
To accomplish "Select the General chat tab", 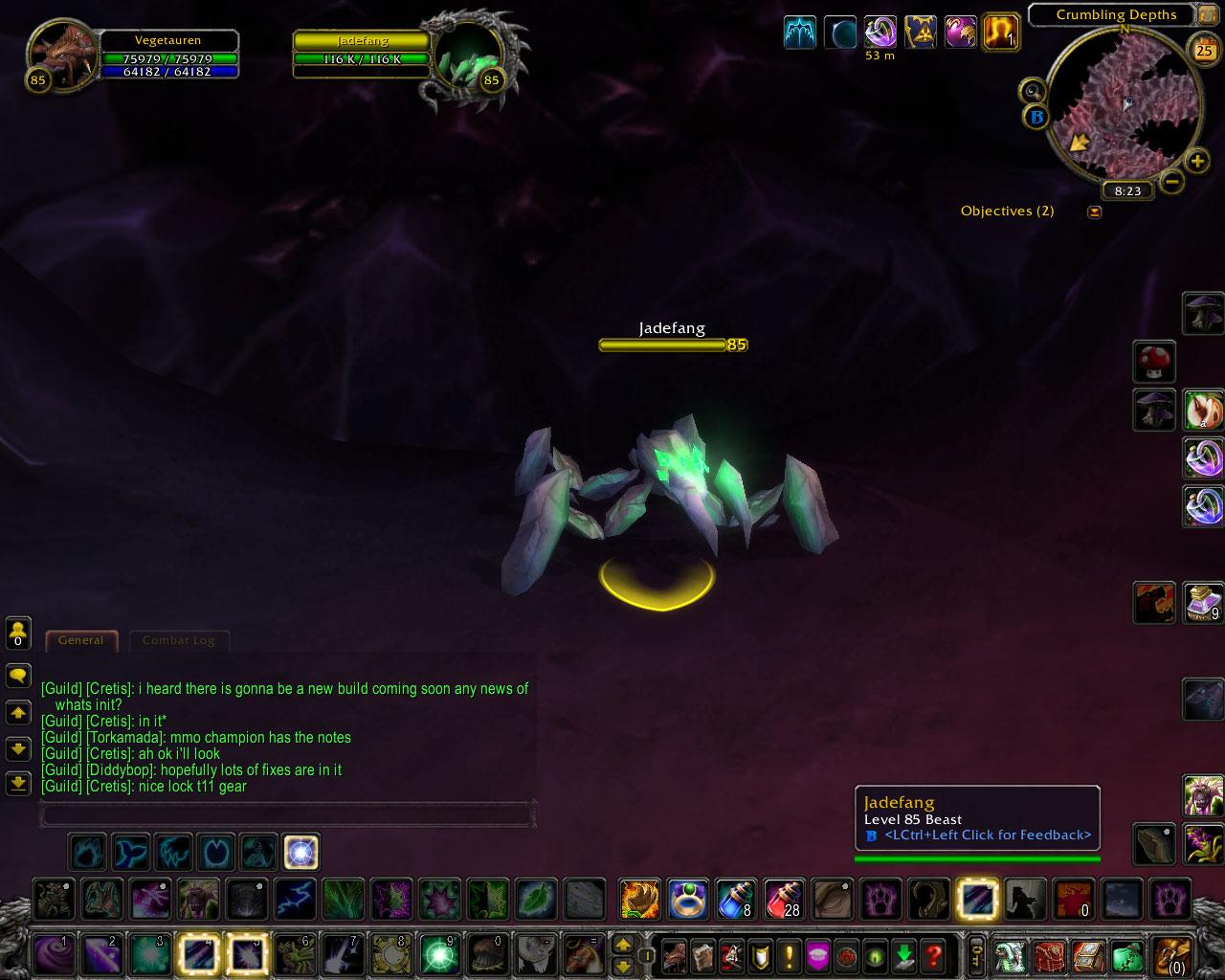I will click(81, 640).
